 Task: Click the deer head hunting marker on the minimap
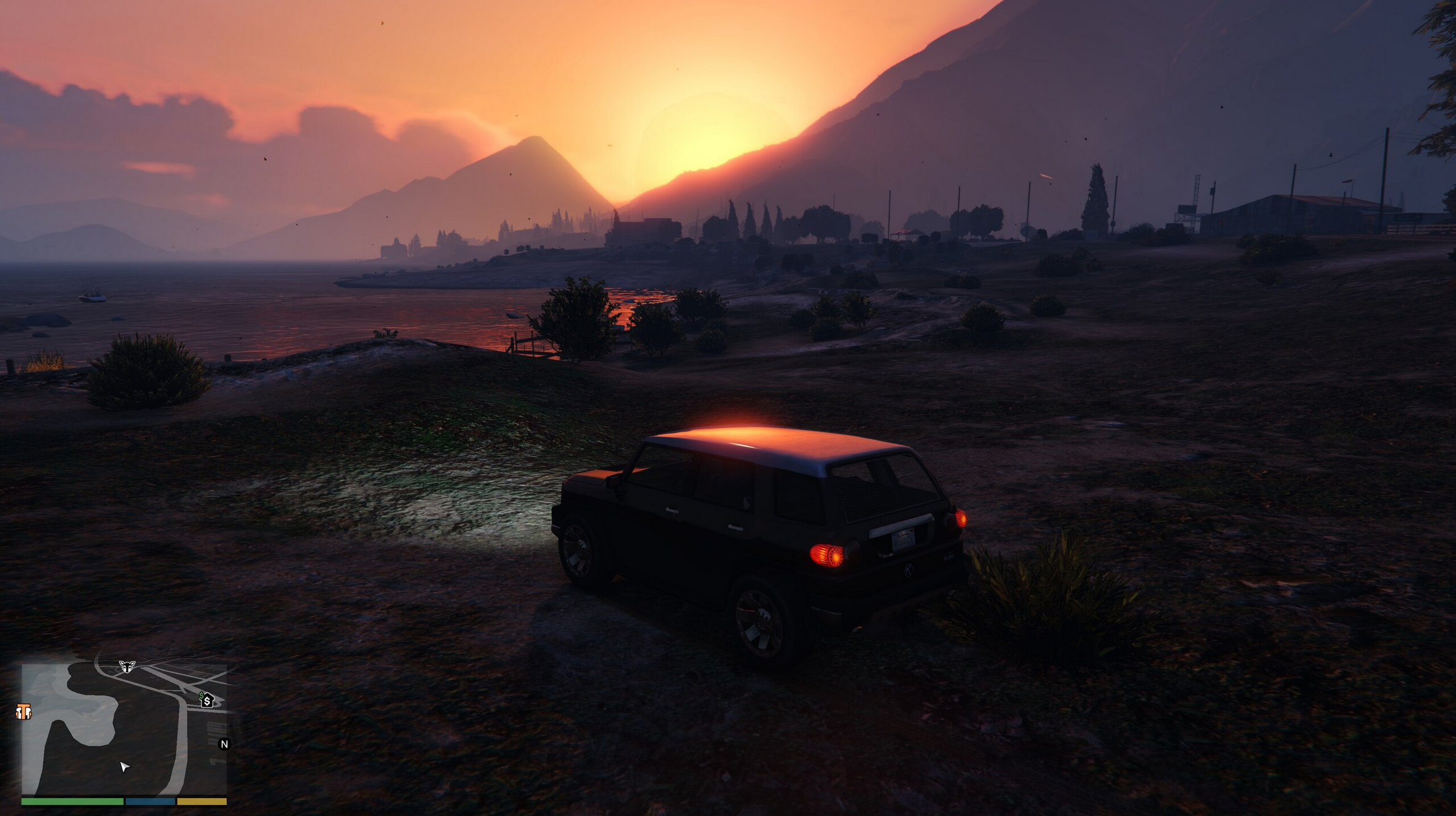pos(127,666)
